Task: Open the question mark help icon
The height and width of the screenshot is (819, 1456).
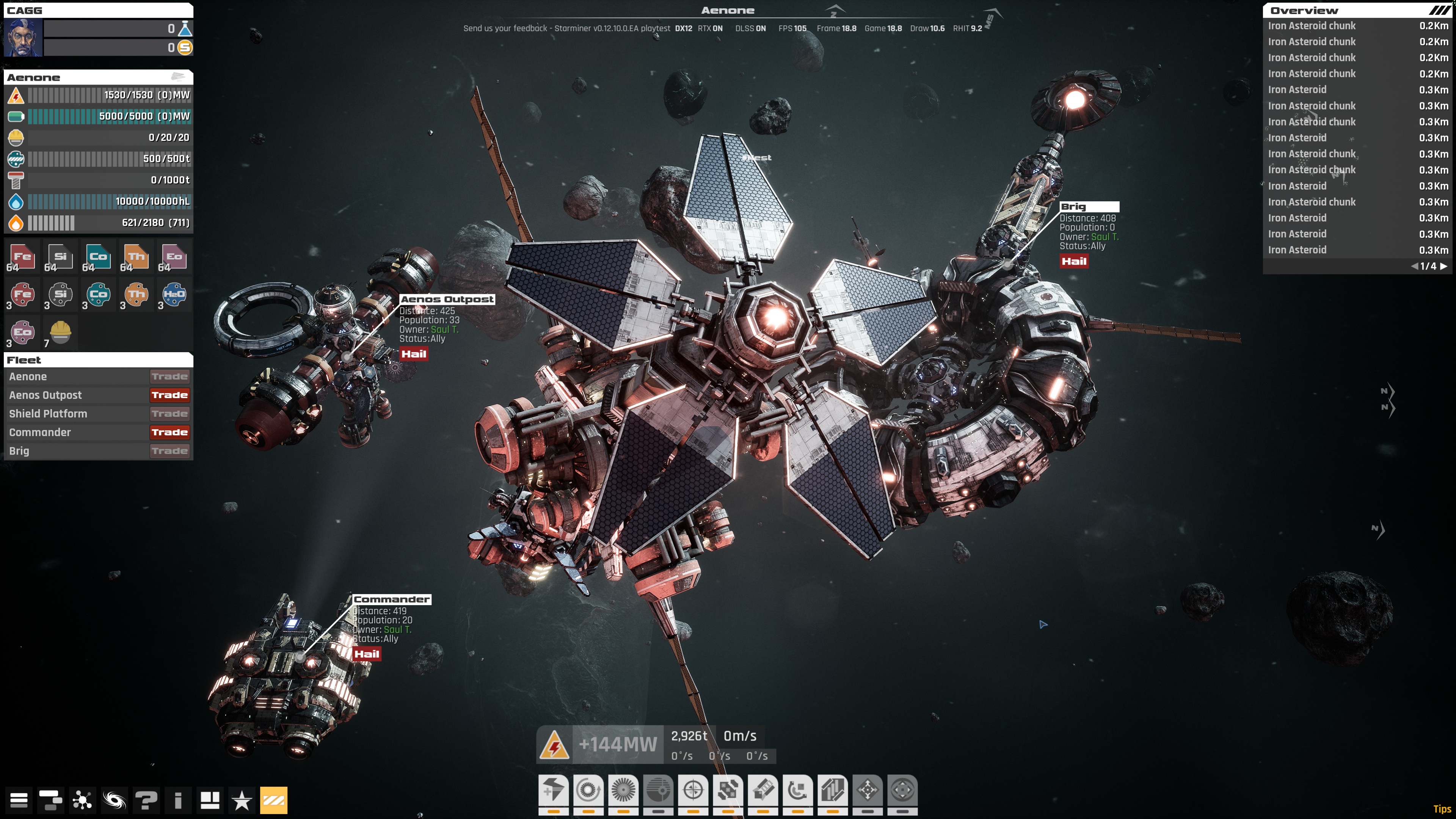Action: (x=146, y=800)
